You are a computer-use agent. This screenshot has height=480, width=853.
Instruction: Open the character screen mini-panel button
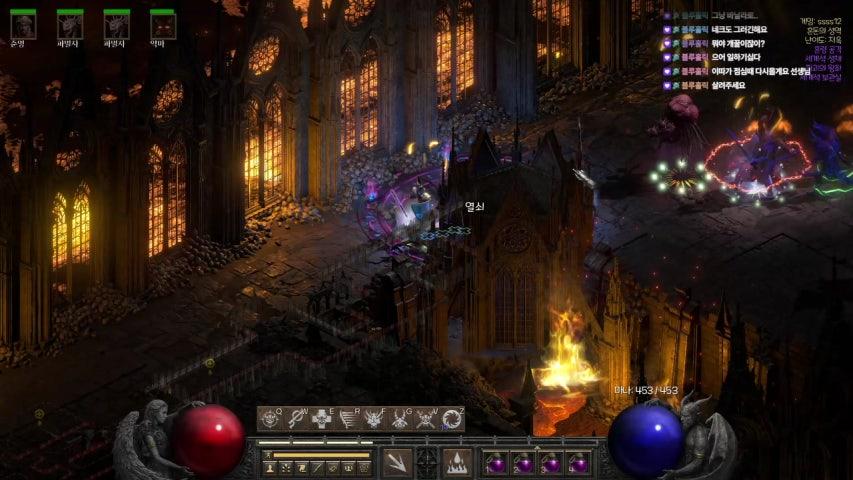pos(271,468)
